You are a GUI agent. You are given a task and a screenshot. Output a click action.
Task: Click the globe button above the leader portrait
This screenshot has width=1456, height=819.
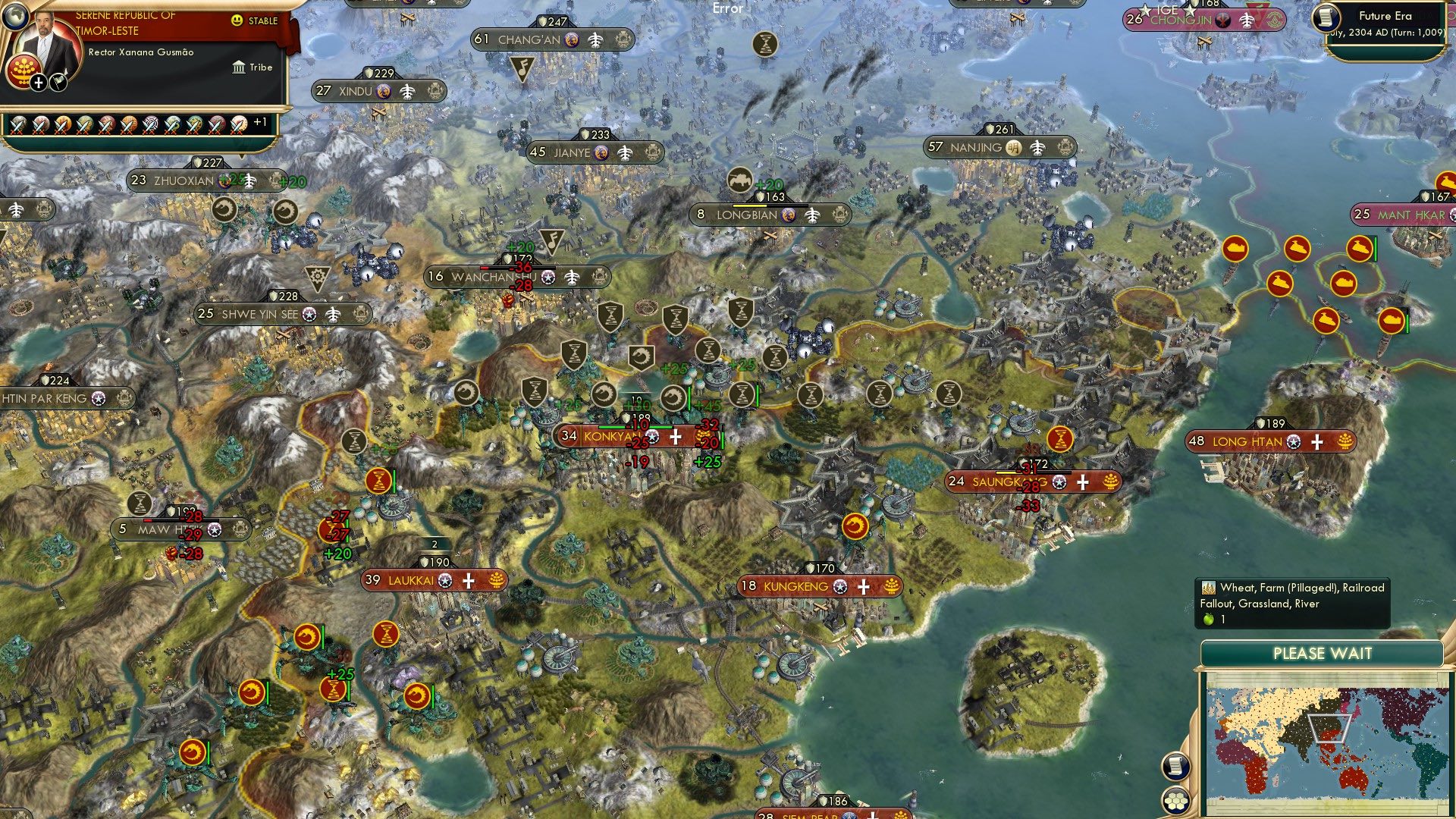click(x=16, y=18)
